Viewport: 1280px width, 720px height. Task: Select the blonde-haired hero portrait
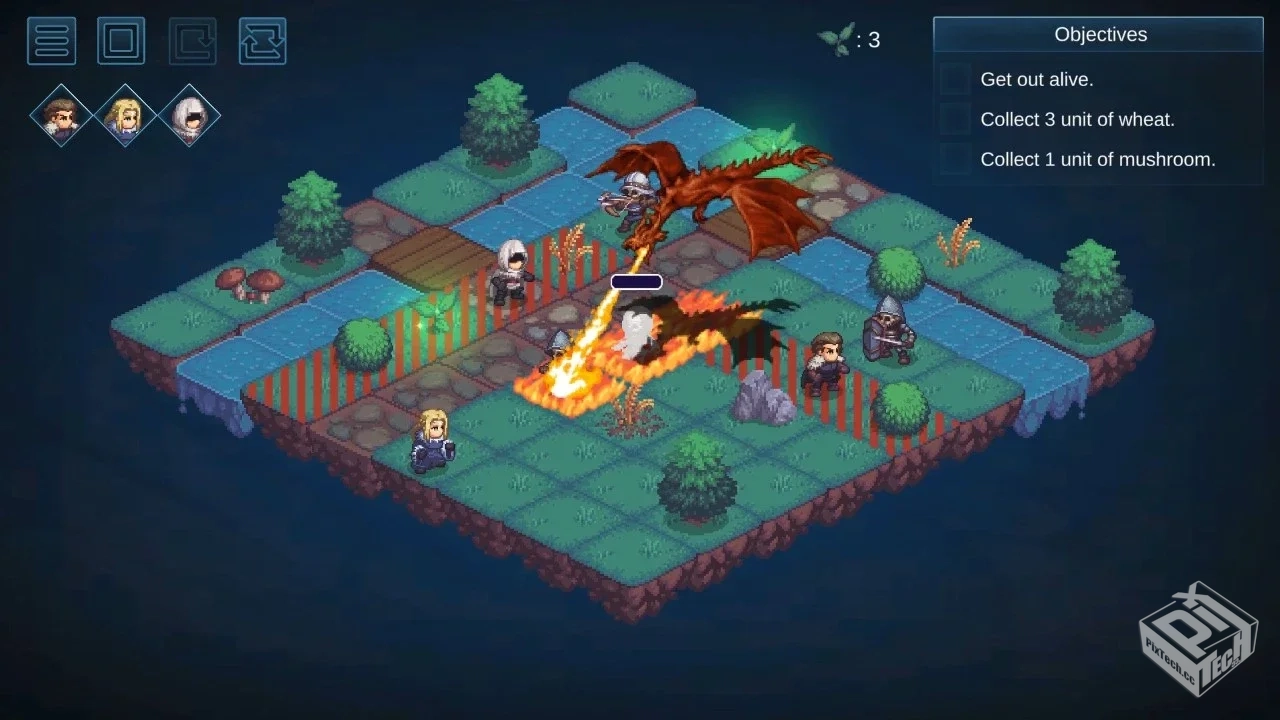(125, 116)
